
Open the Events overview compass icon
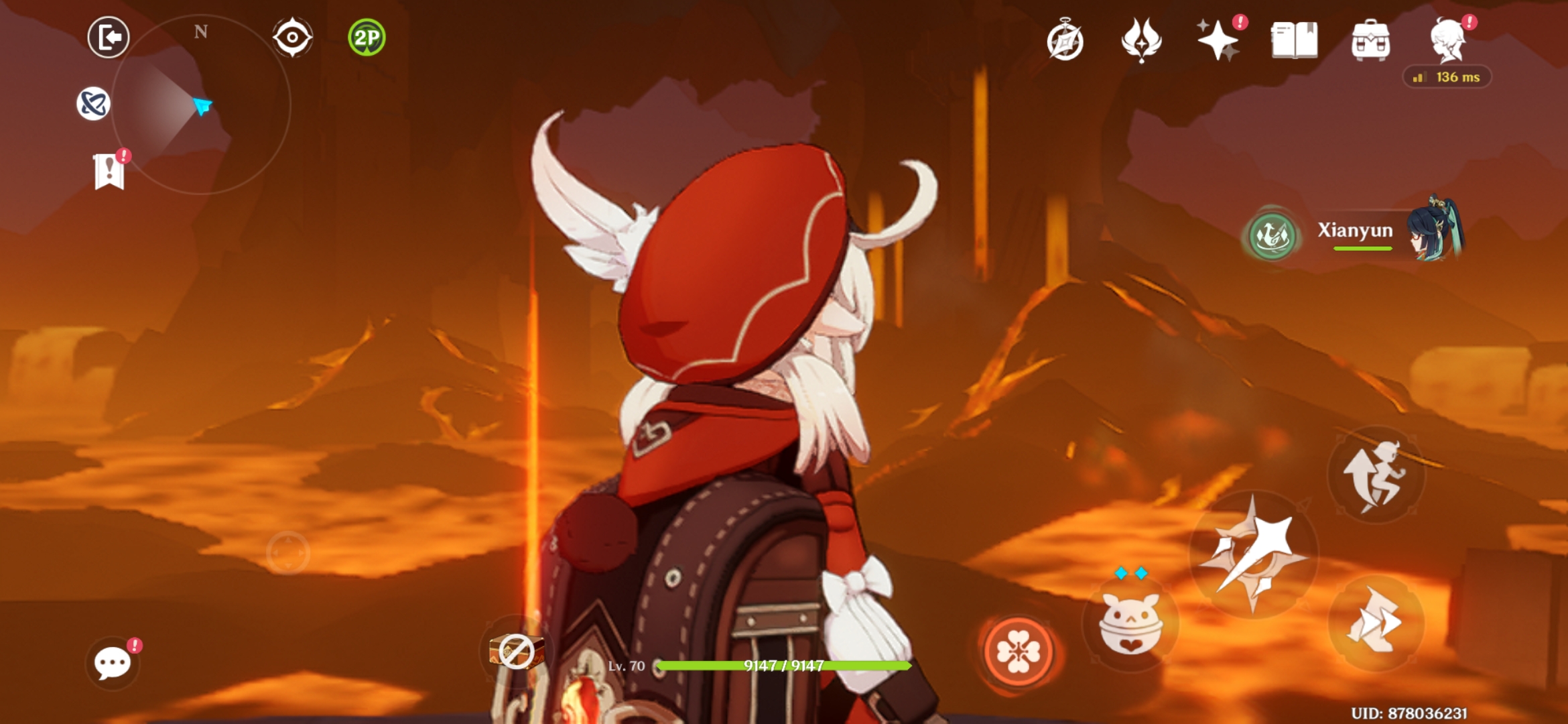(x=1065, y=44)
